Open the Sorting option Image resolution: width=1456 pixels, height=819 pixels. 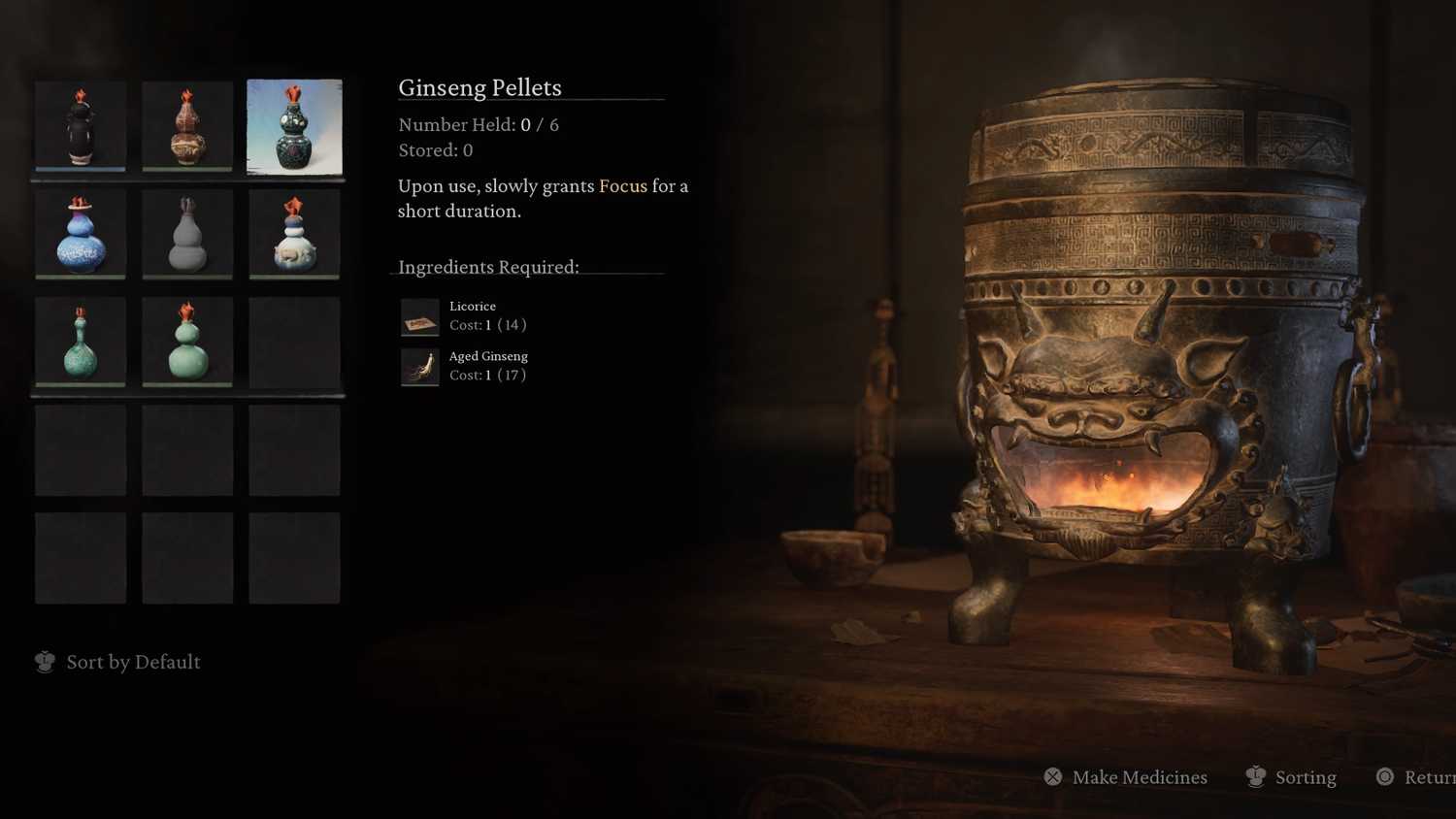pos(1292,777)
